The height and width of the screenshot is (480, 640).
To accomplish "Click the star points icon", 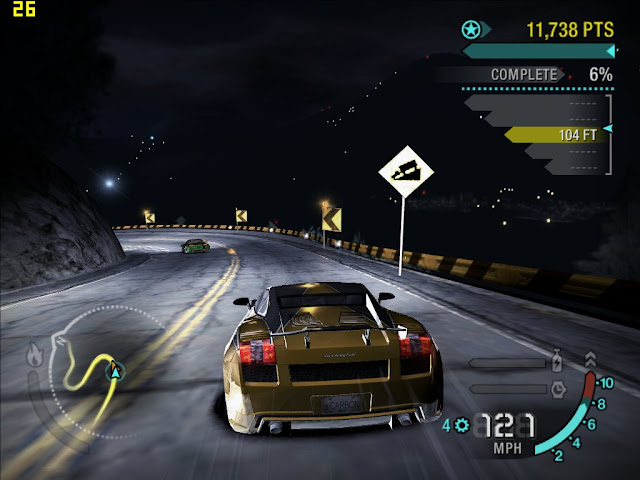I will pyautogui.click(x=471, y=29).
